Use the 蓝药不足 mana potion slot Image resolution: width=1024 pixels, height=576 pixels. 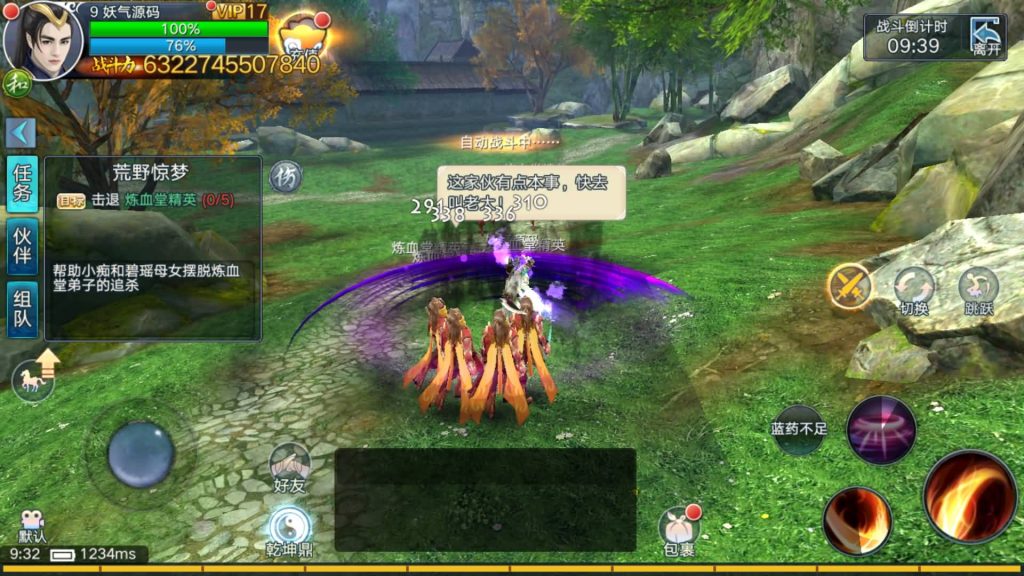[799, 430]
